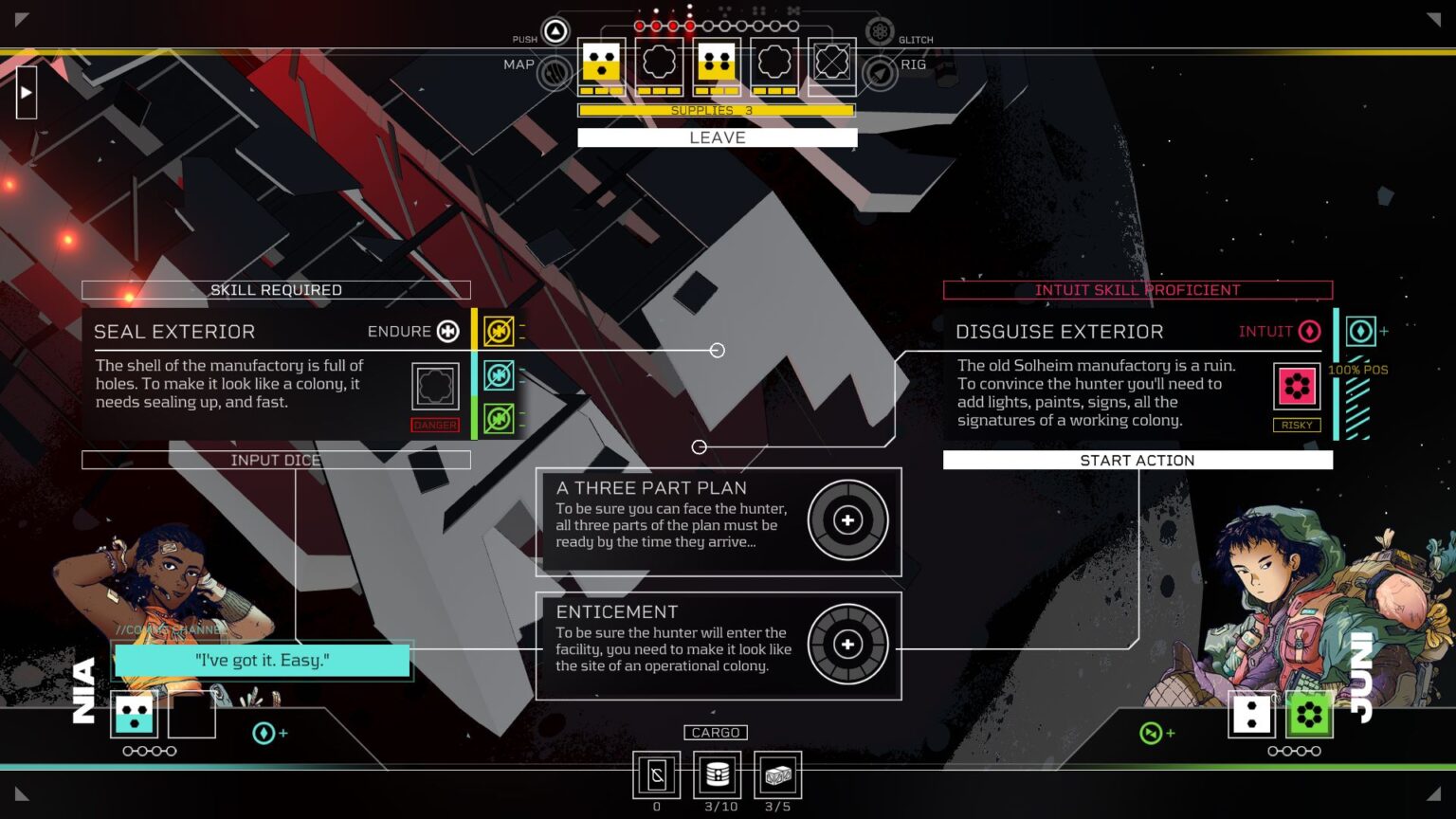Open the RIG panel icon
The width and height of the screenshot is (1456, 819).
pos(880,72)
